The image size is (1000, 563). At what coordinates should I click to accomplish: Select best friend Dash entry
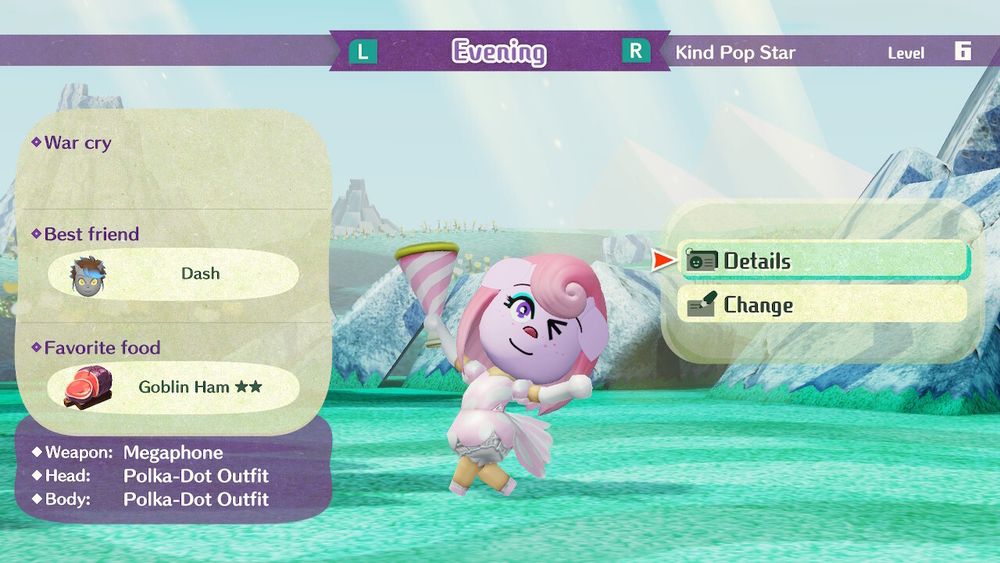tap(175, 274)
